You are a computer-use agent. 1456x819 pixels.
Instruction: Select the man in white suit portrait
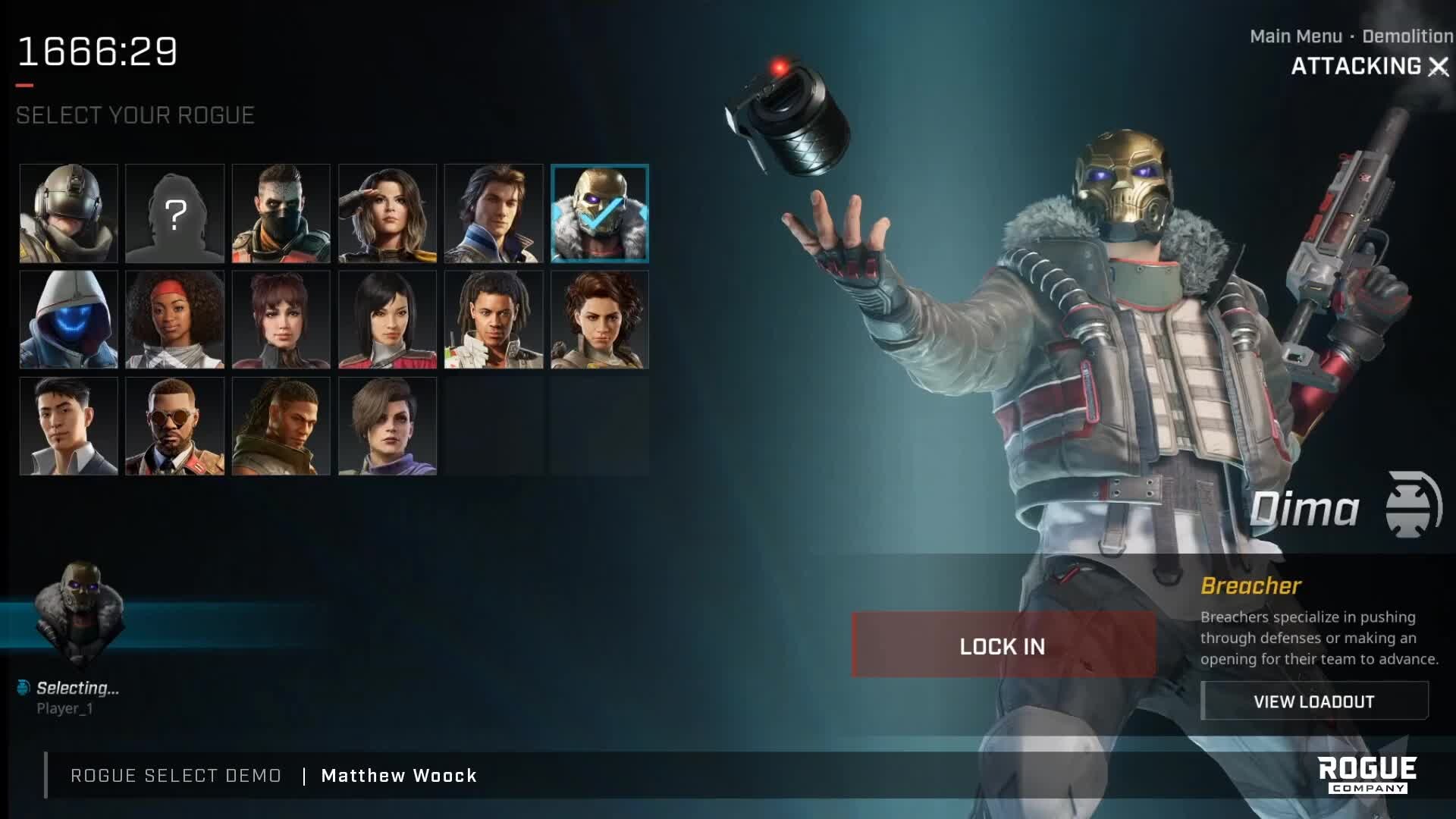coord(69,426)
